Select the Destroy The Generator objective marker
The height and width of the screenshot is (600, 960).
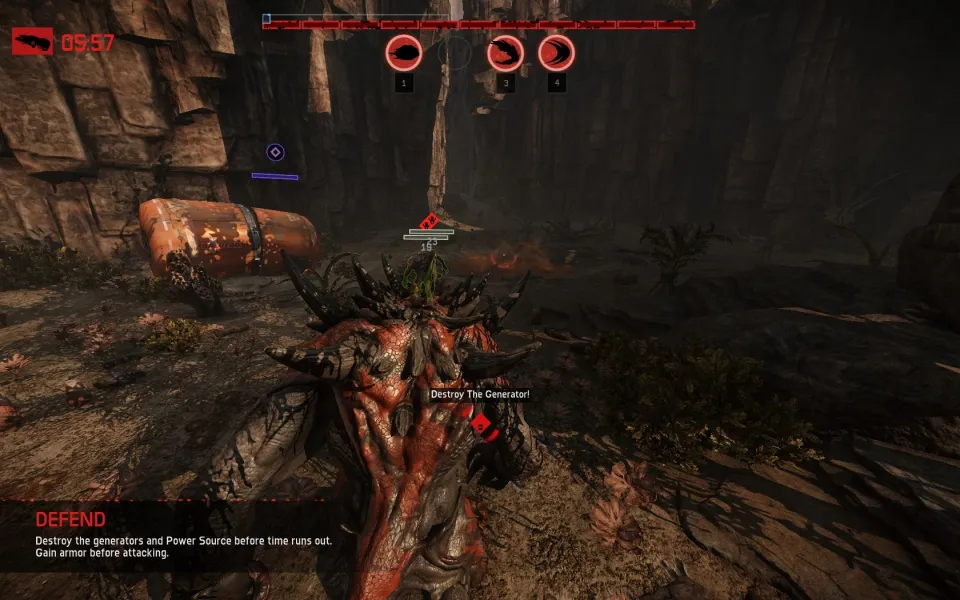(481, 424)
